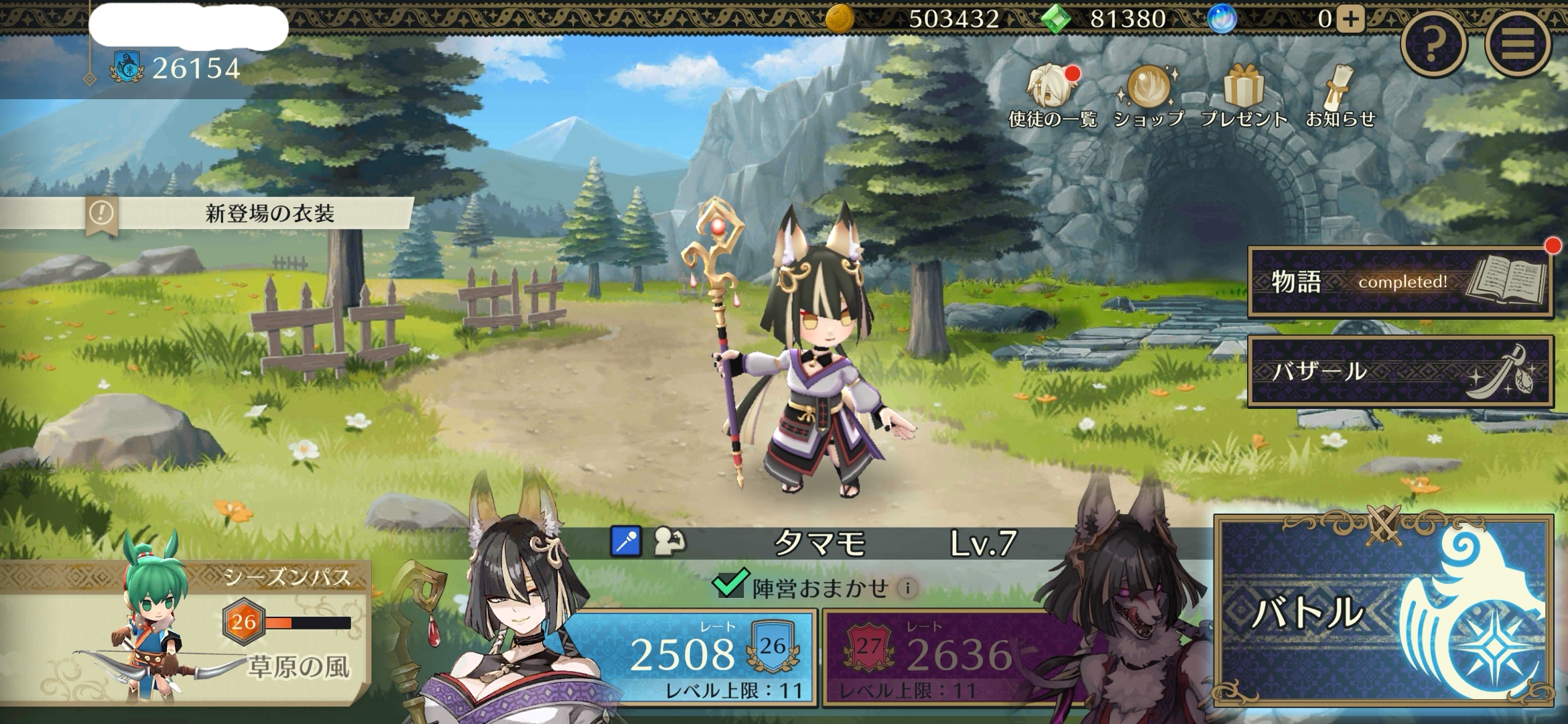The image size is (1568, 724).
Task: Start a match with the バトル button
Action: (1384, 610)
